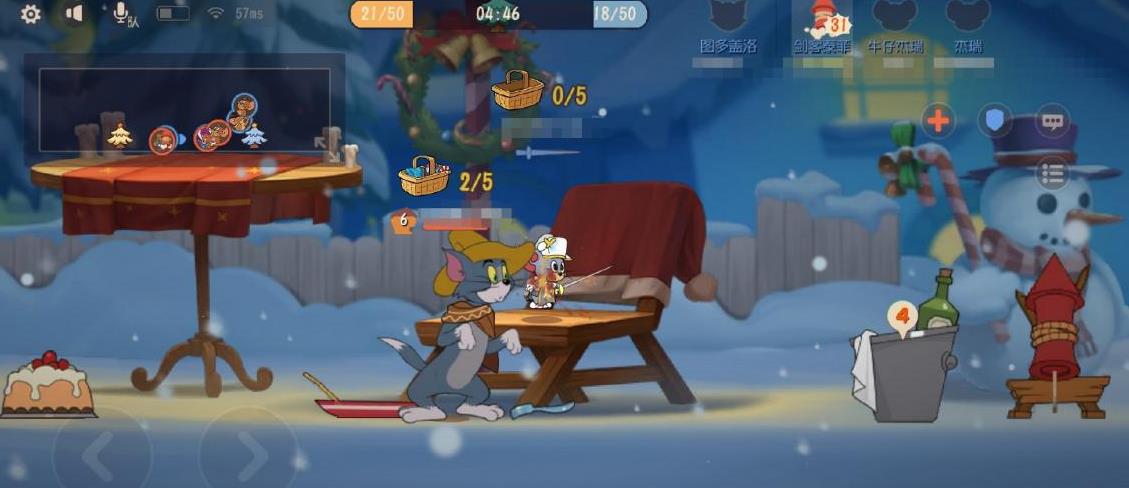Toggle the speaker sound icon
The height and width of the screenshot is (488, 1129).
[x=74, y=14]
